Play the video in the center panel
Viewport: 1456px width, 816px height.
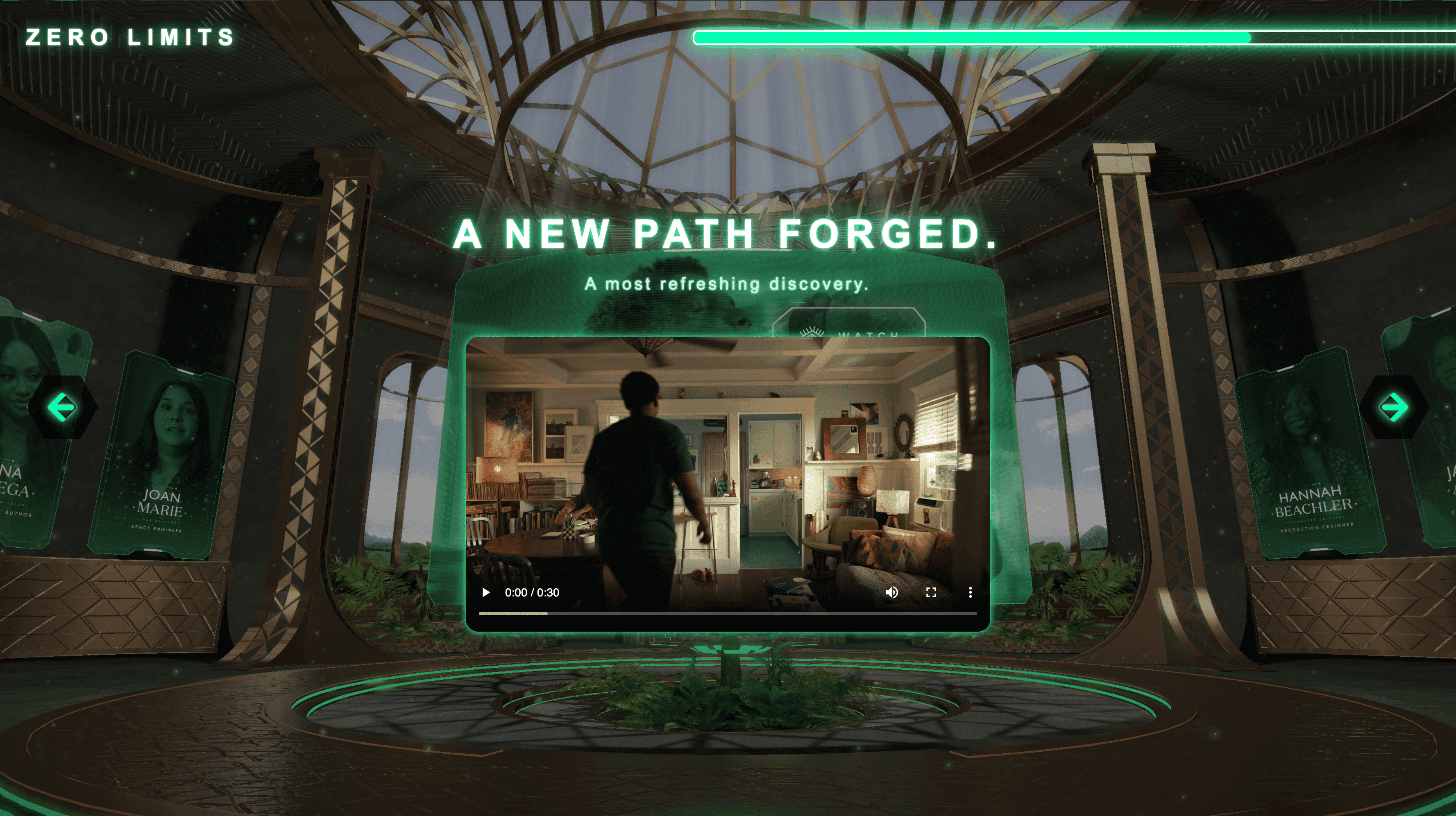coord(485,592)
